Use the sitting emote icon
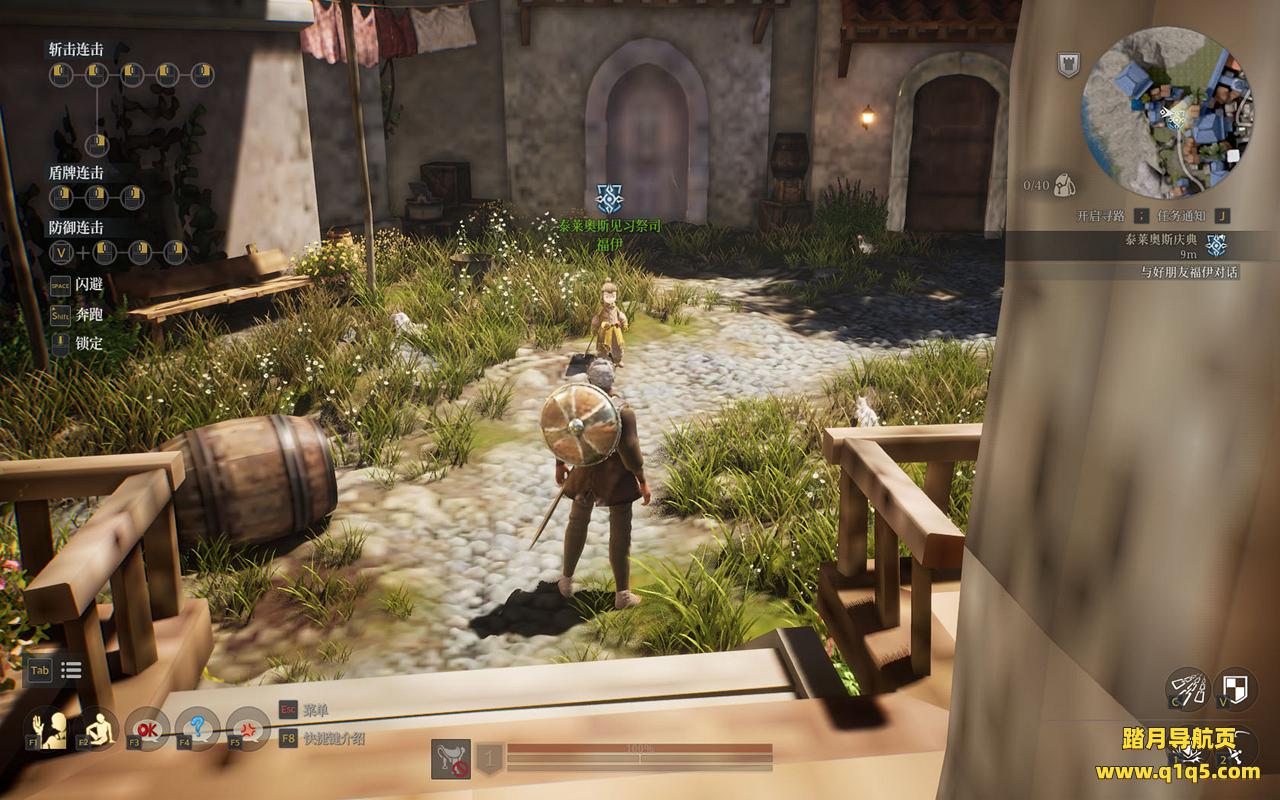The image size is (1280, 800). (97, 729)
